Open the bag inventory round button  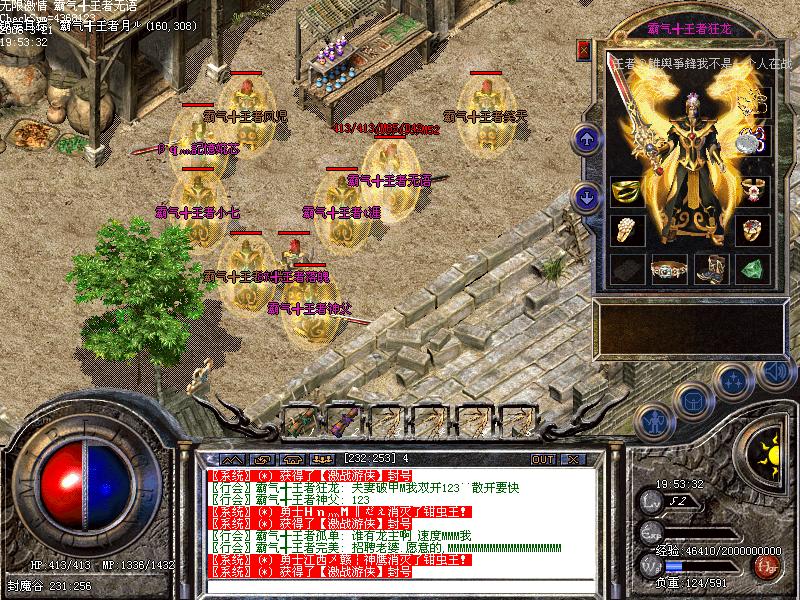coord(692,400)
